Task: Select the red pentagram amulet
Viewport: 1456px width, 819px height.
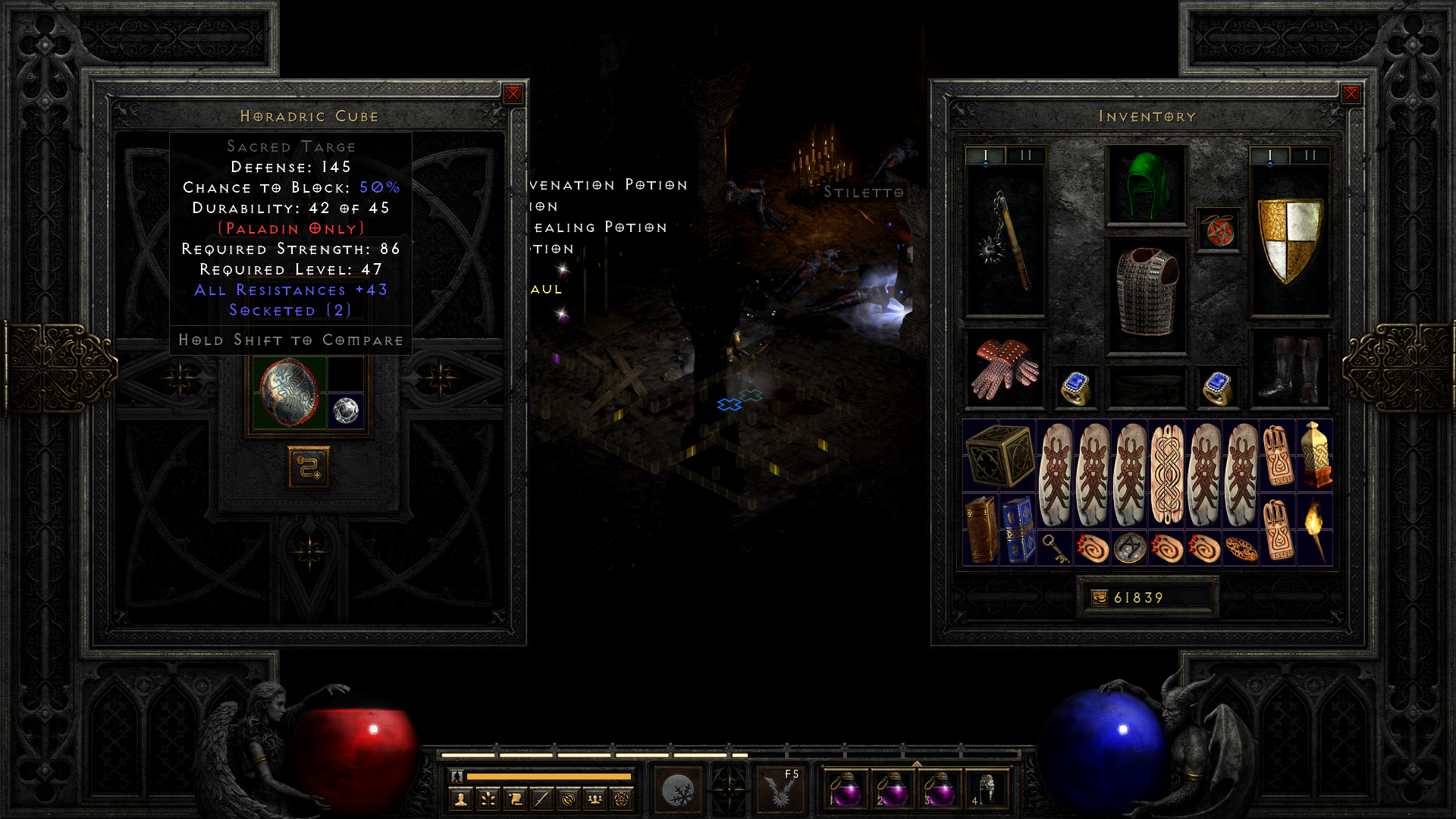Action: coord(1218,231)
